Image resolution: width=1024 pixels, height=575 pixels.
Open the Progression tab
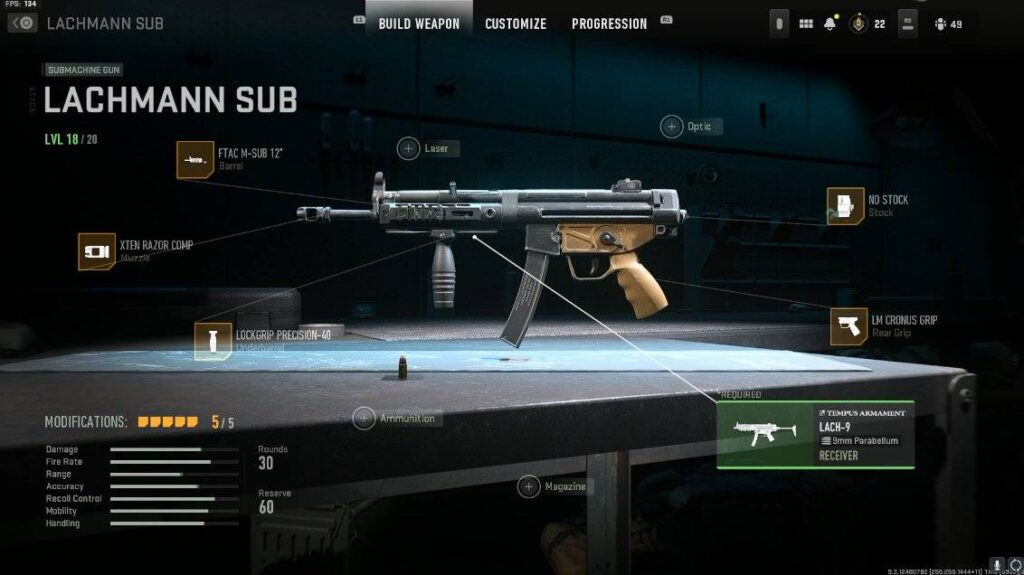point(609,23)
